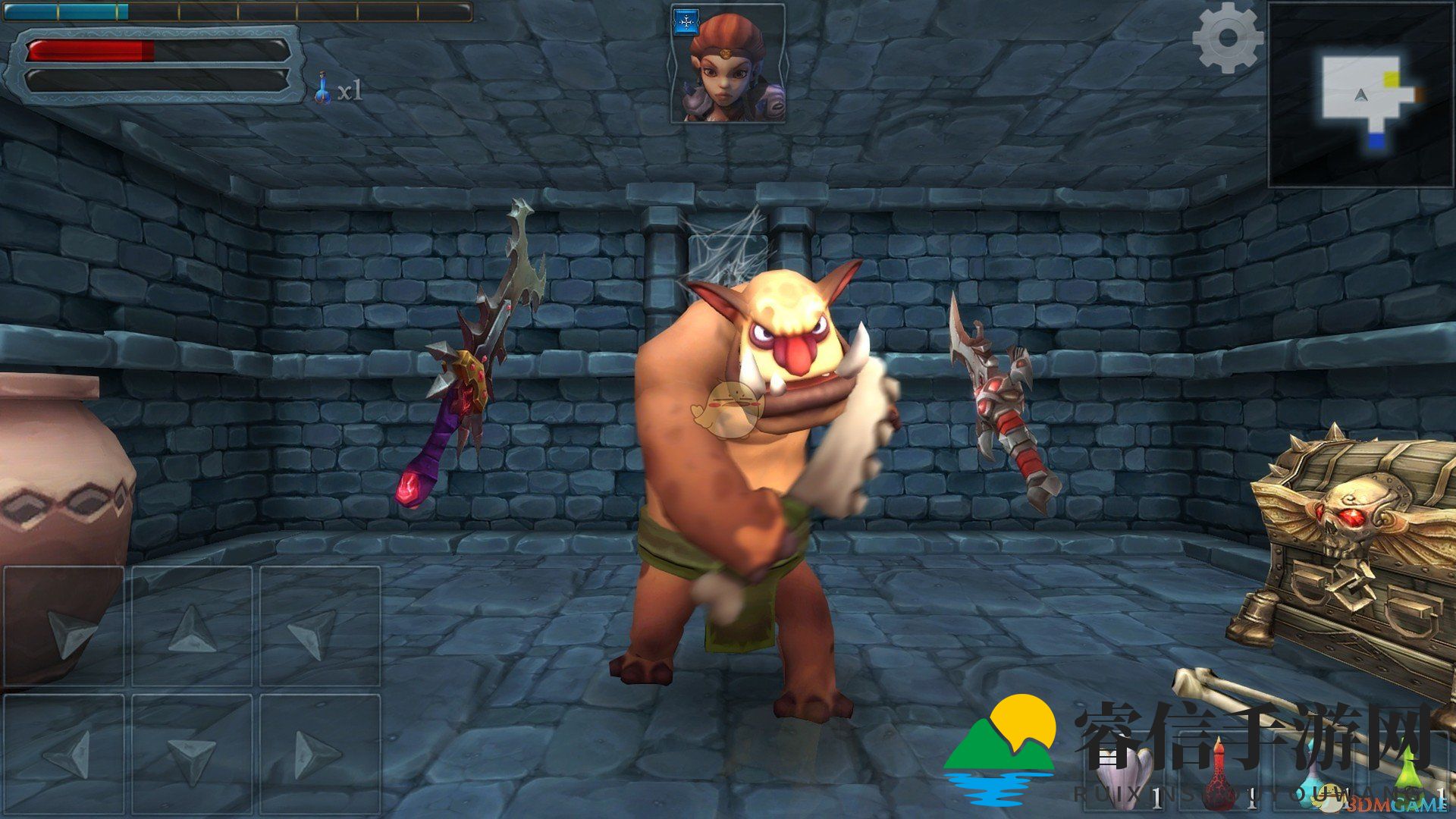Strafe left with the left arrow
The image size is (1456, 819).
point(64,754)
